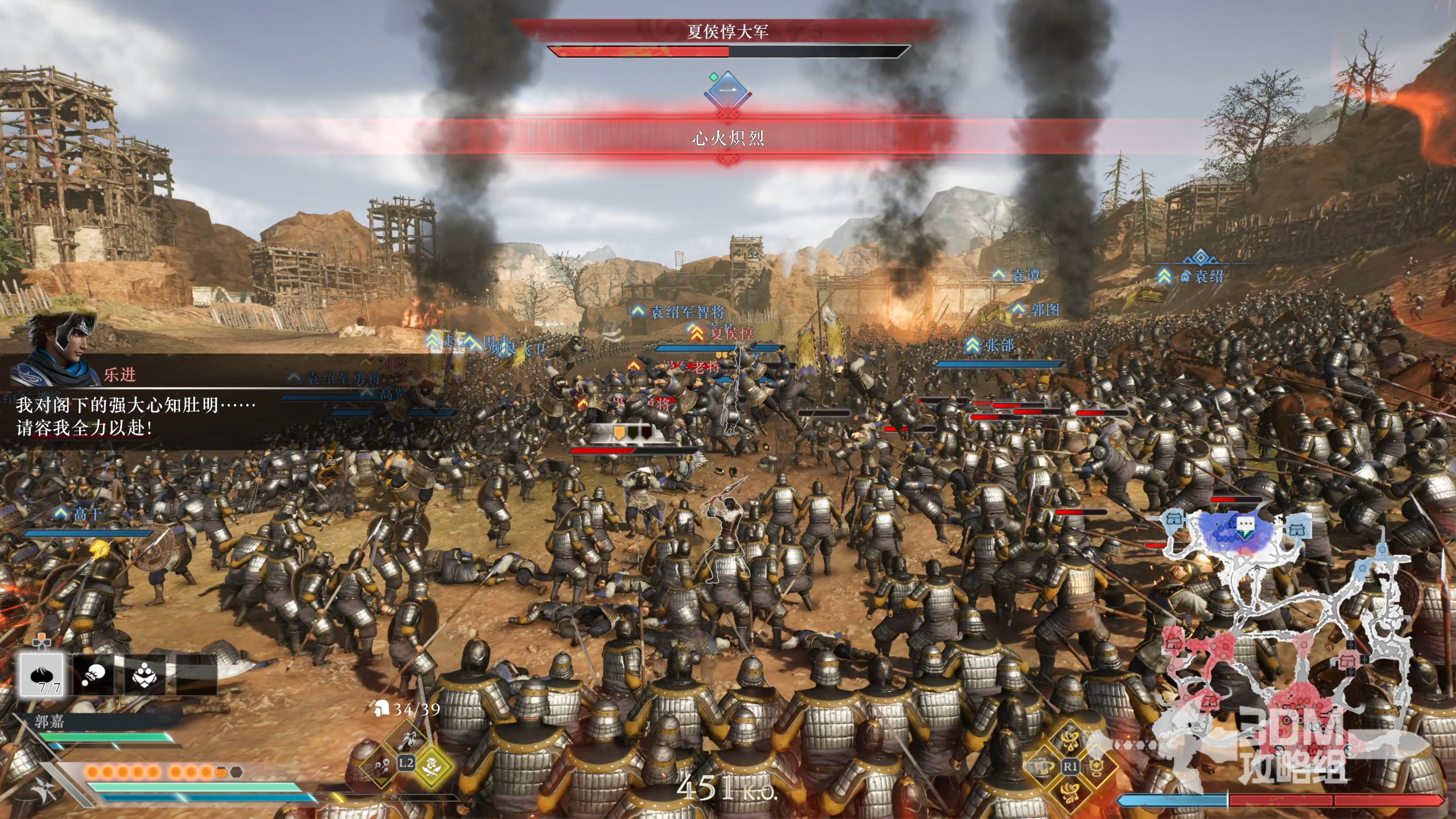This screenshot has height=819, width=1456.
Task: Choose the pouch item slot
Action: [93, 675]
